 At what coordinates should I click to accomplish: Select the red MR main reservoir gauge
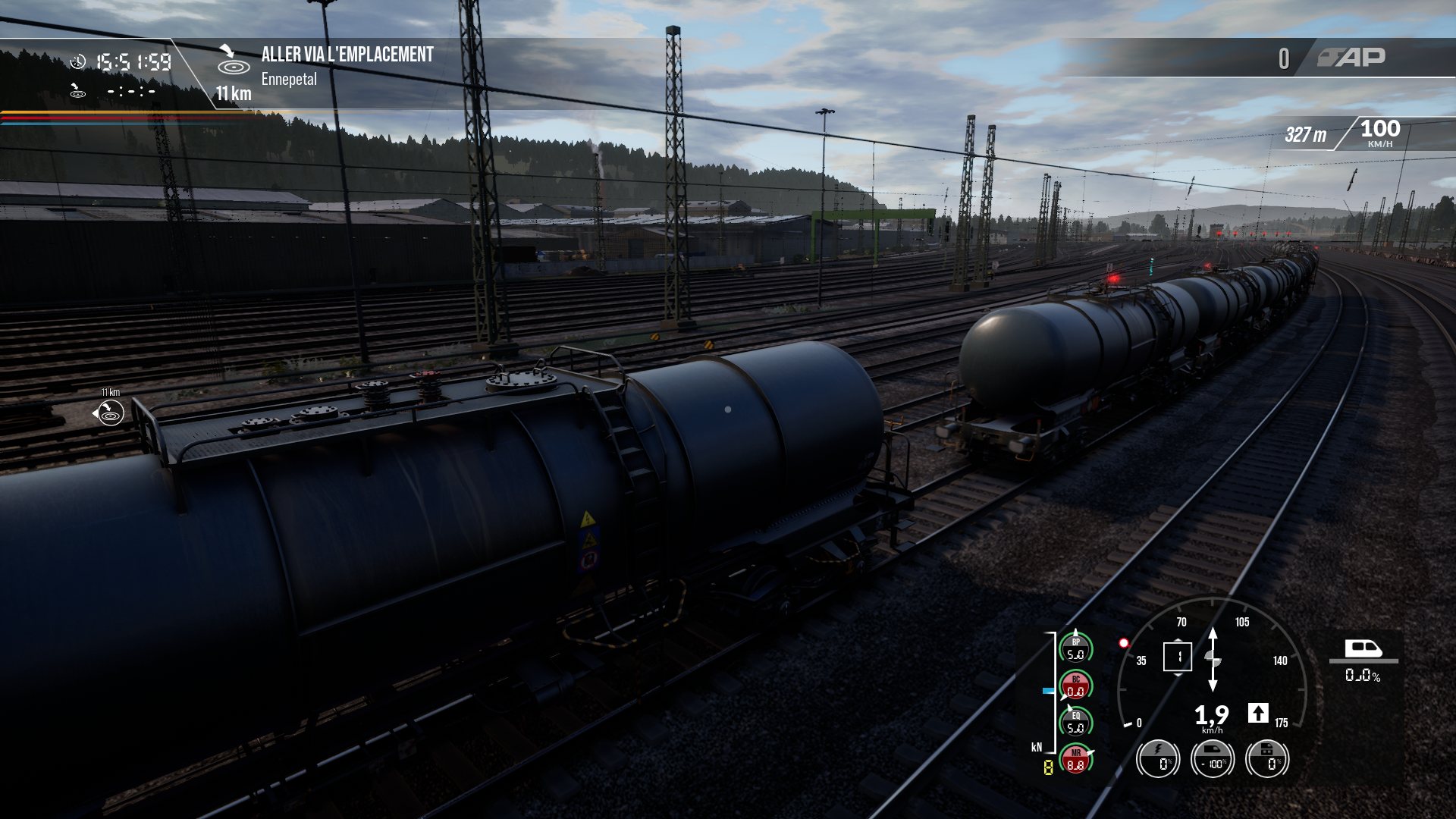coord(1075,759)
